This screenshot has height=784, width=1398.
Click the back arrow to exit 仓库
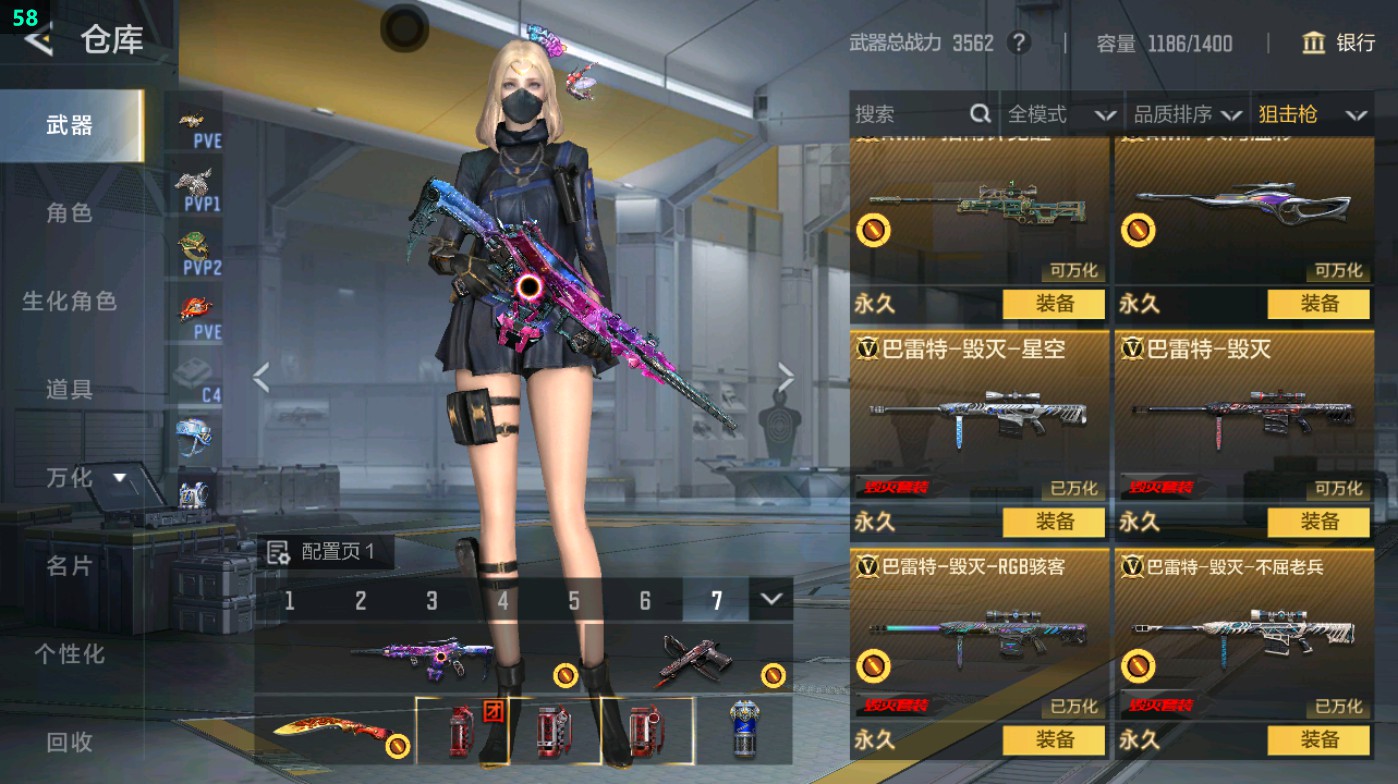click(38, 41)
